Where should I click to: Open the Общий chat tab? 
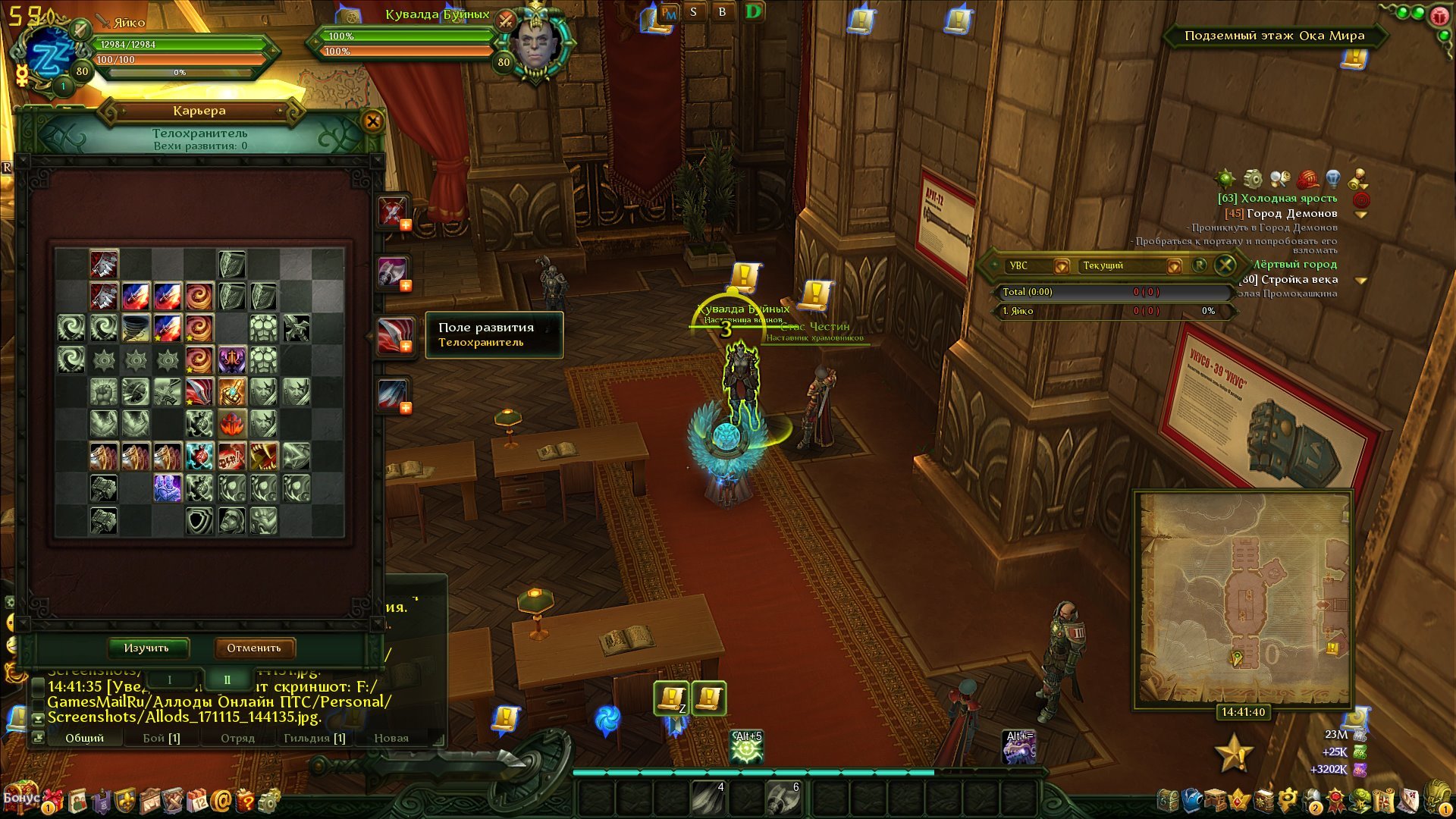click(84, 738)
